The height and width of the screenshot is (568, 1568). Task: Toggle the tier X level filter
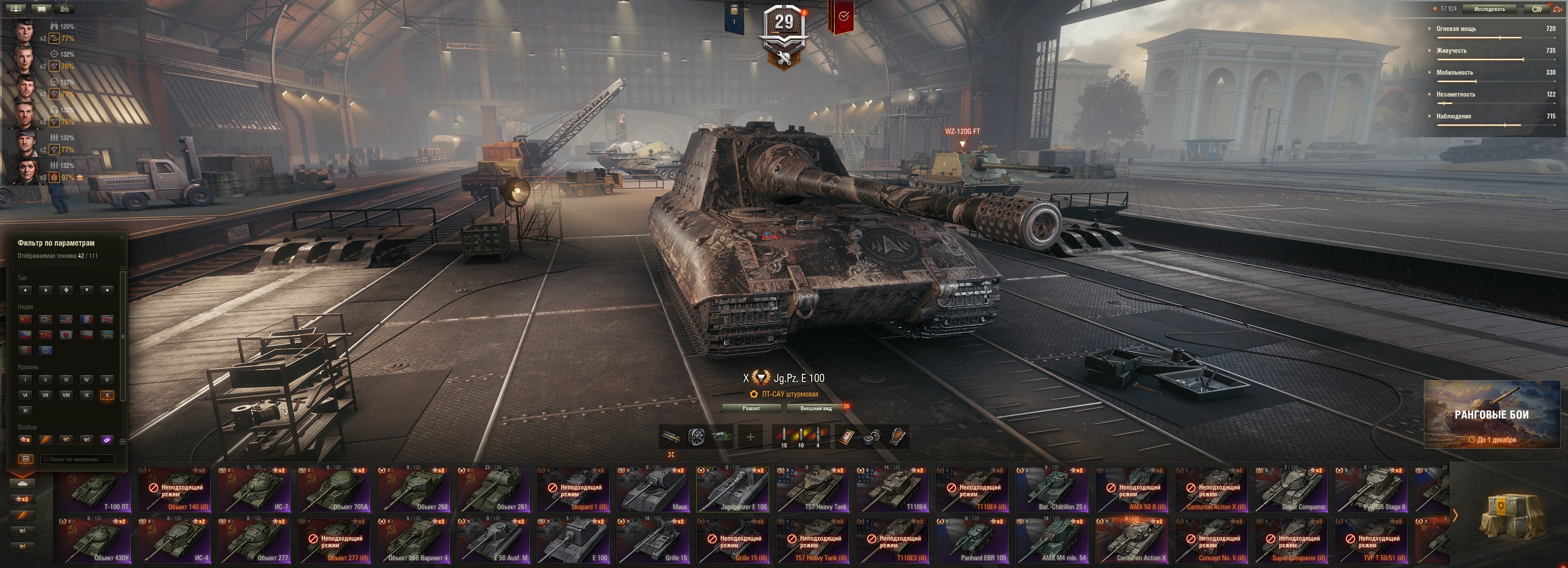click(107, 395)
